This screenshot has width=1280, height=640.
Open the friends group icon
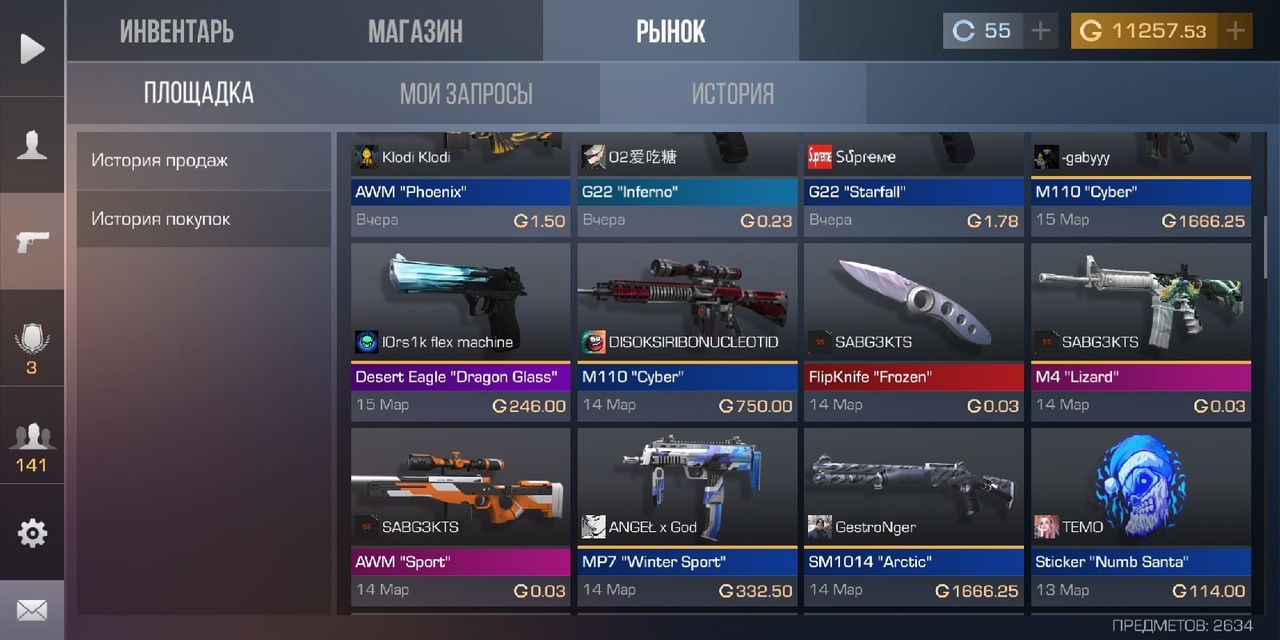(32, 447)
